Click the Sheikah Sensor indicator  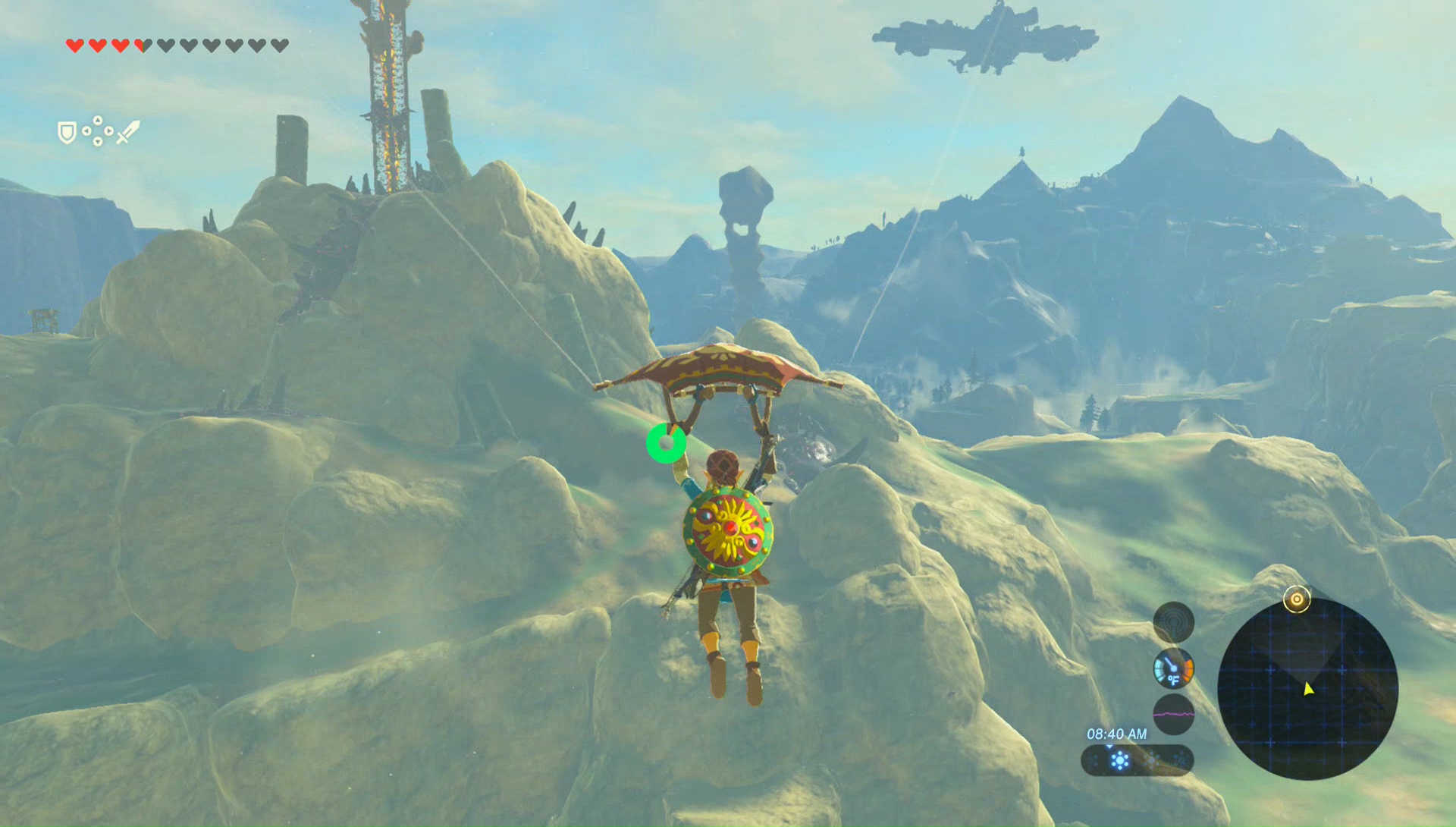[x=1173, y=622]
